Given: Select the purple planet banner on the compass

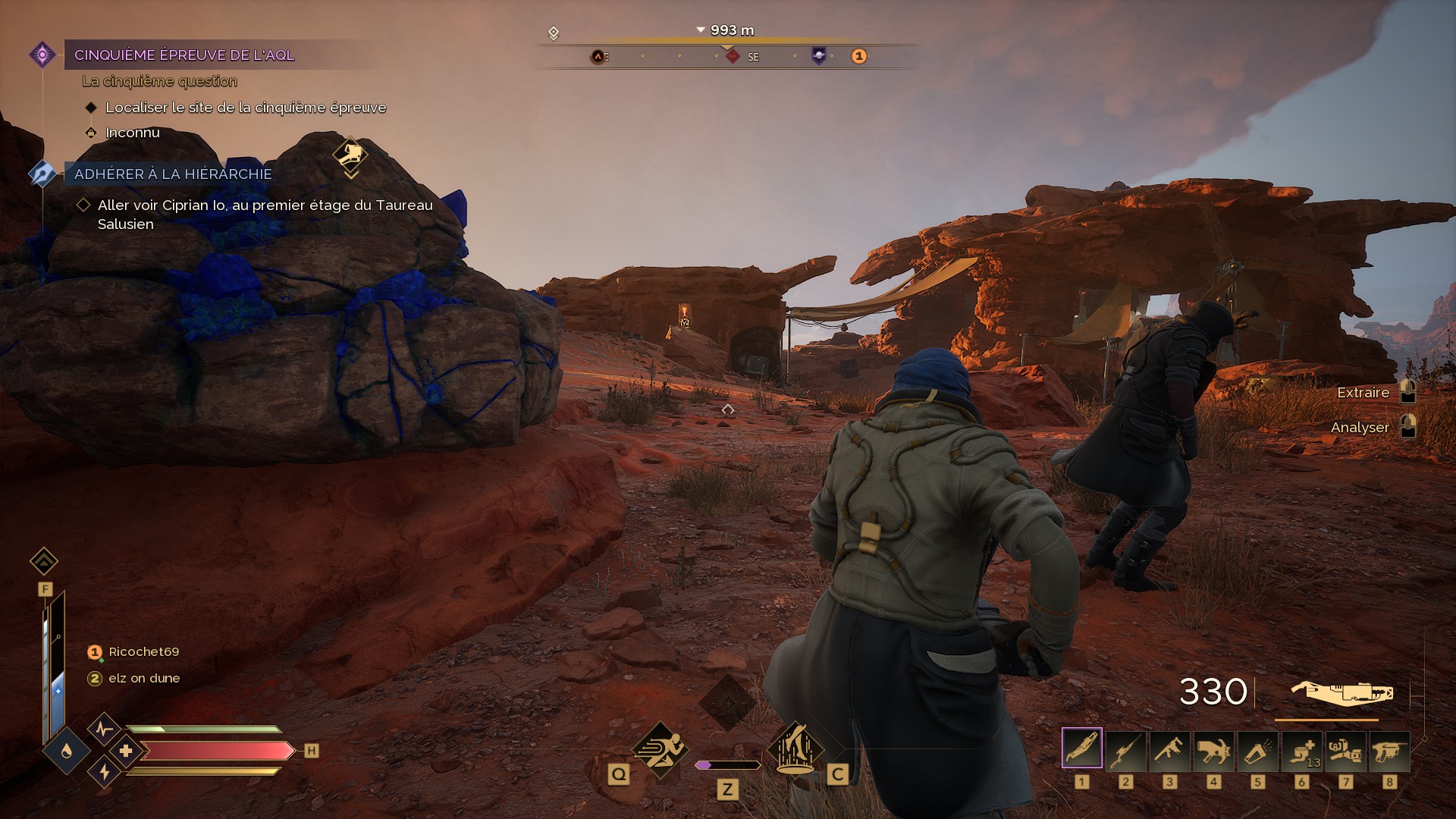Looking at the screenshot, I should (819, 55).
